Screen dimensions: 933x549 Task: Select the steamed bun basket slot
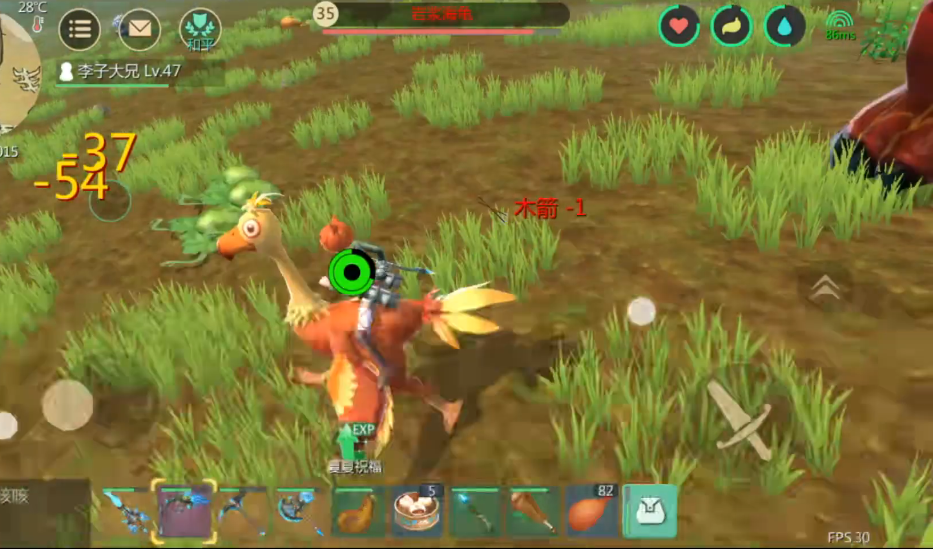pos(416,512)
